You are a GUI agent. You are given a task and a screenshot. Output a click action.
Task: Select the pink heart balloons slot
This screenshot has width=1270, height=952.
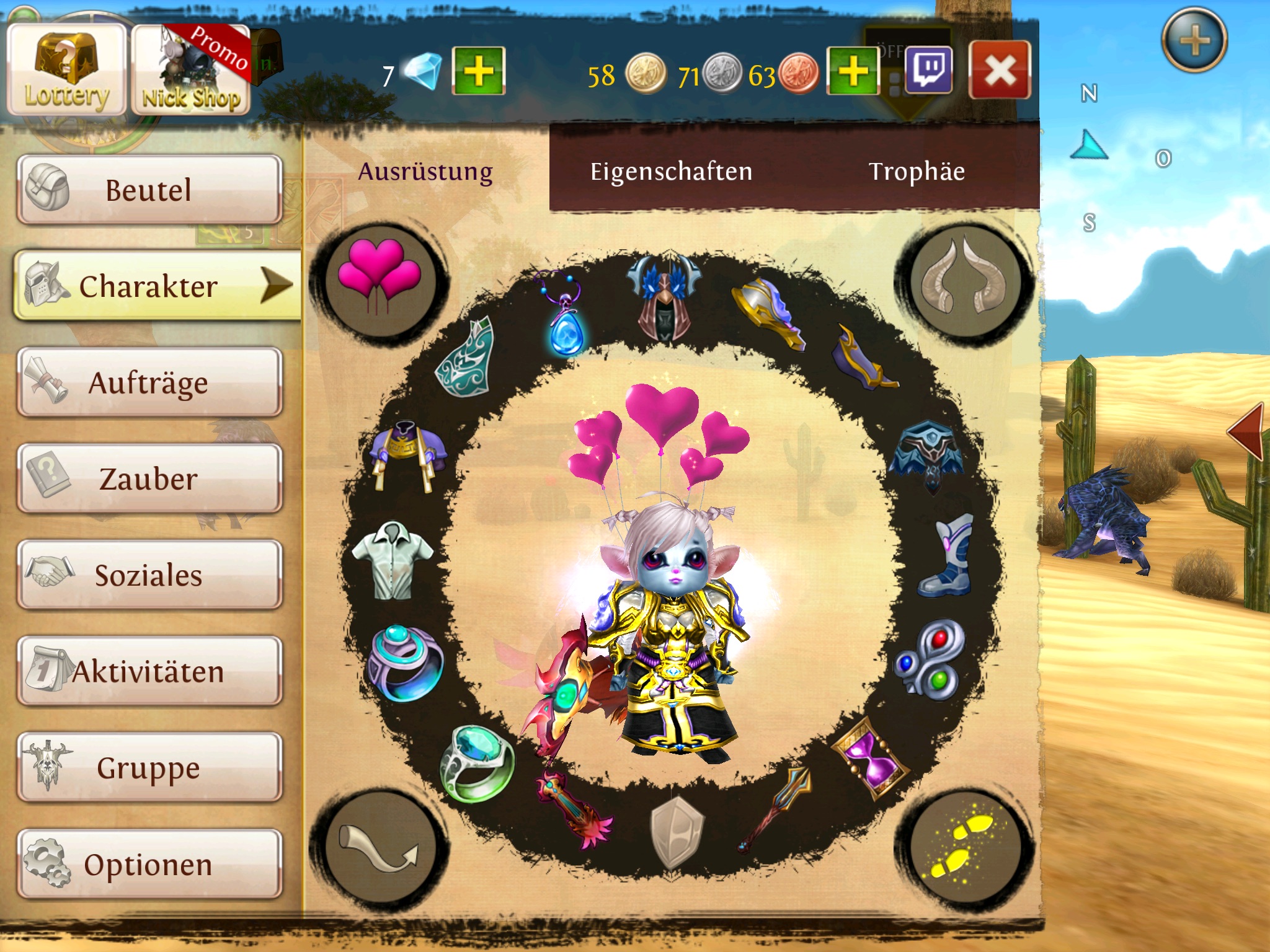click(380, 280)
